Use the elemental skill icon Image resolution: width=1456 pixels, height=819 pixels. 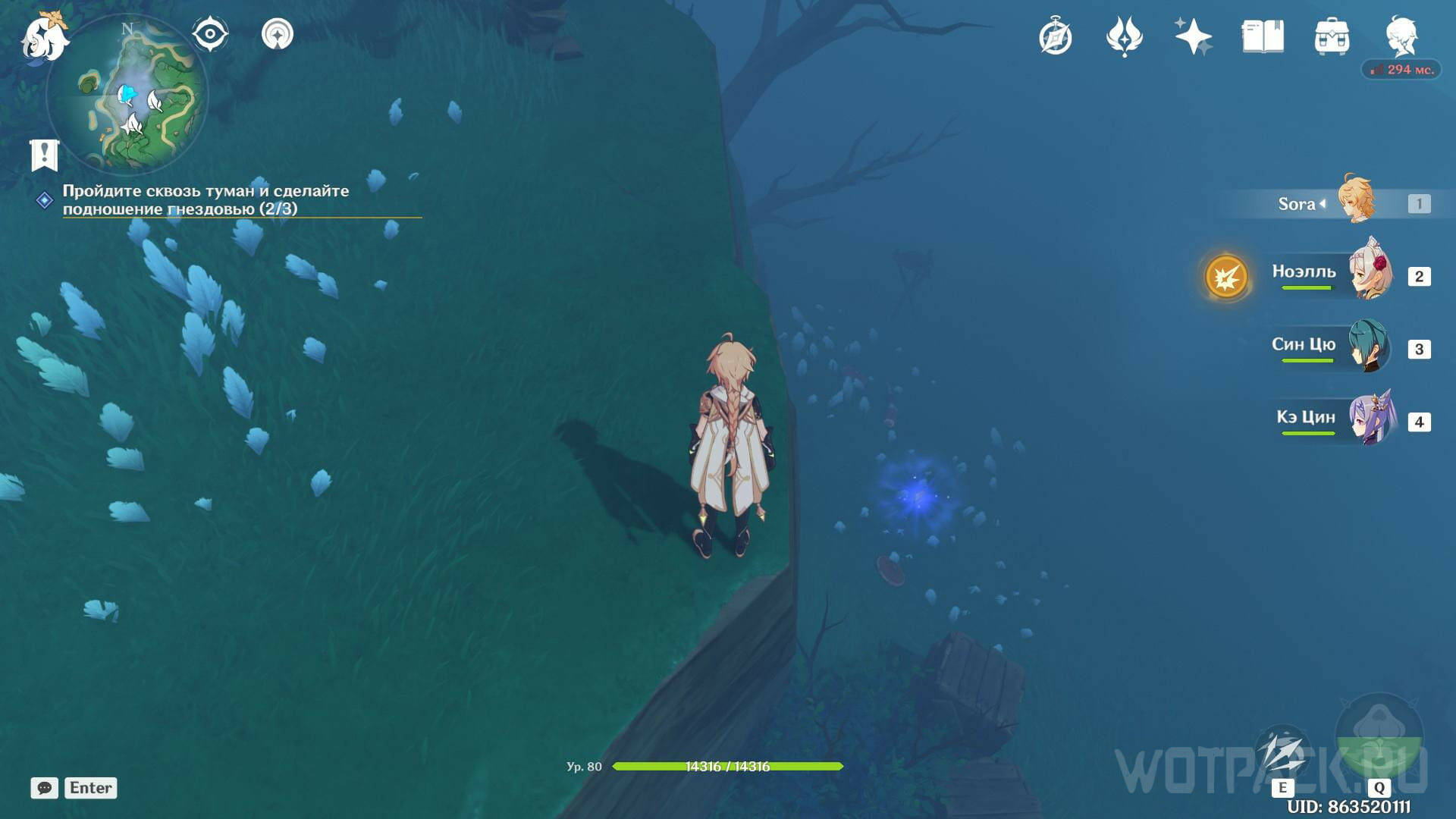tap(1282, 753)
